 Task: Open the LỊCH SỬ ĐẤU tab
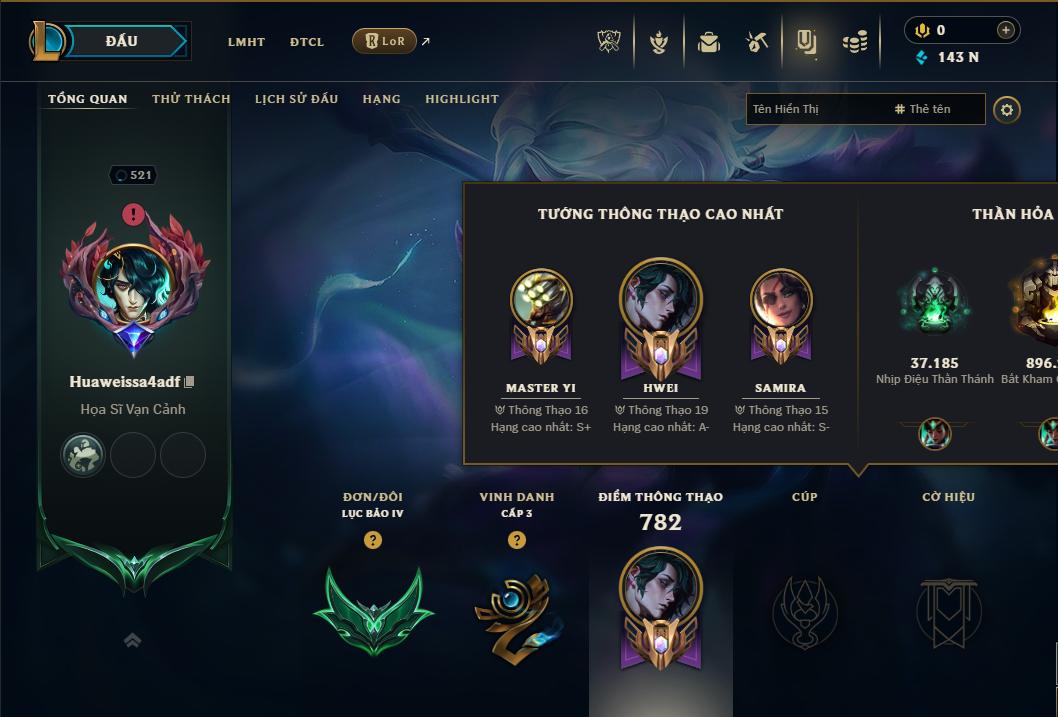pyautogui.click(x=296, y=99)
